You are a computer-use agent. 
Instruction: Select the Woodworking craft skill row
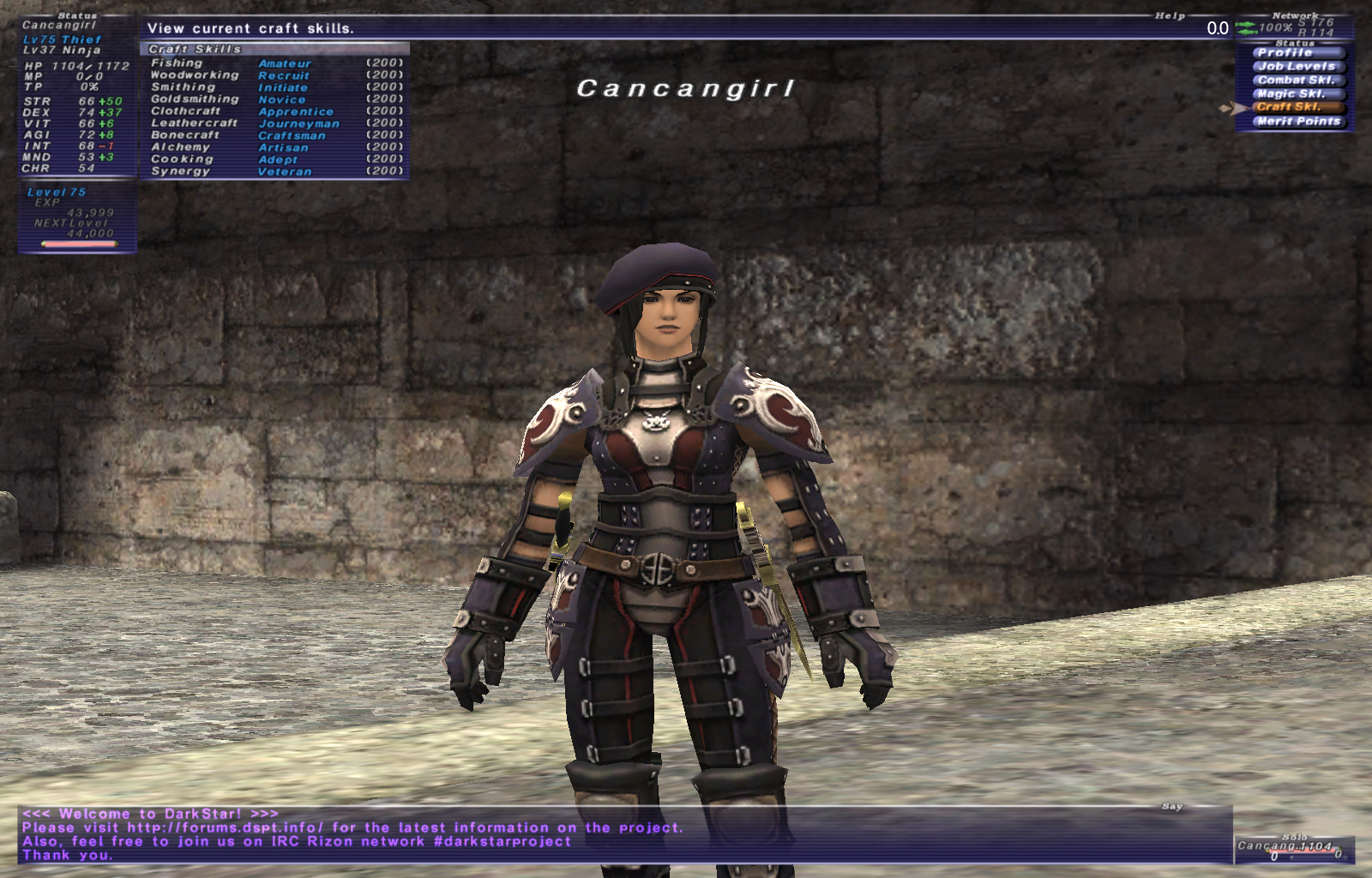tap(274, 75)
